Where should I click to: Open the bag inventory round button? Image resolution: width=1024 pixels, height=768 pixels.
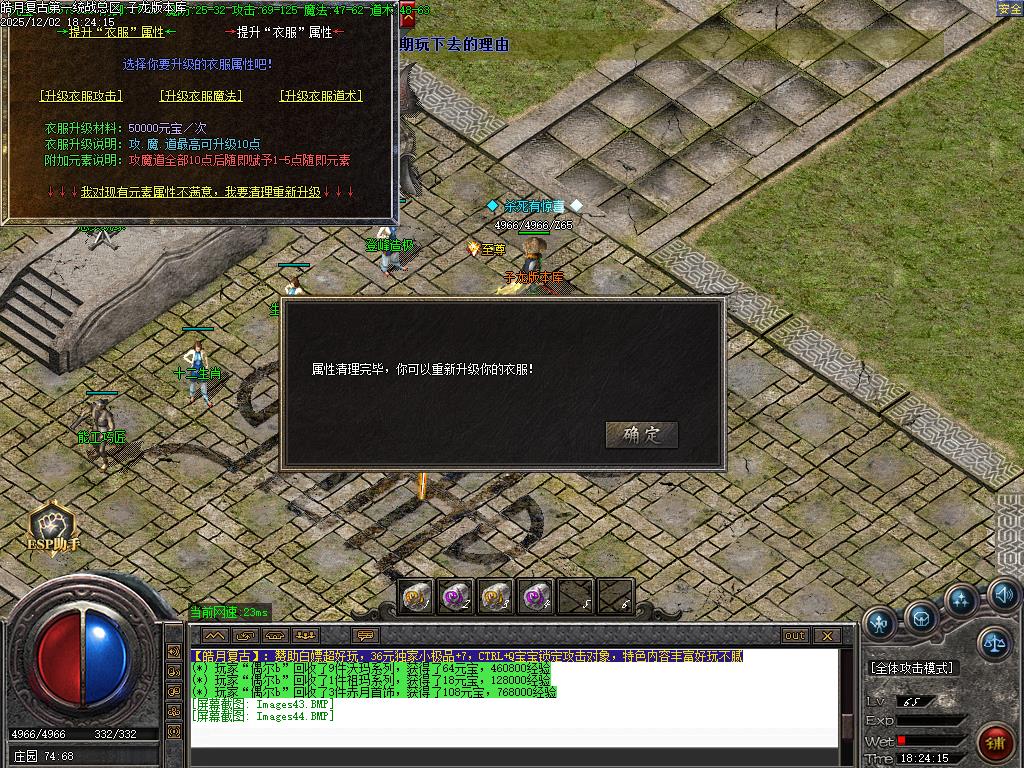[921, 619]
